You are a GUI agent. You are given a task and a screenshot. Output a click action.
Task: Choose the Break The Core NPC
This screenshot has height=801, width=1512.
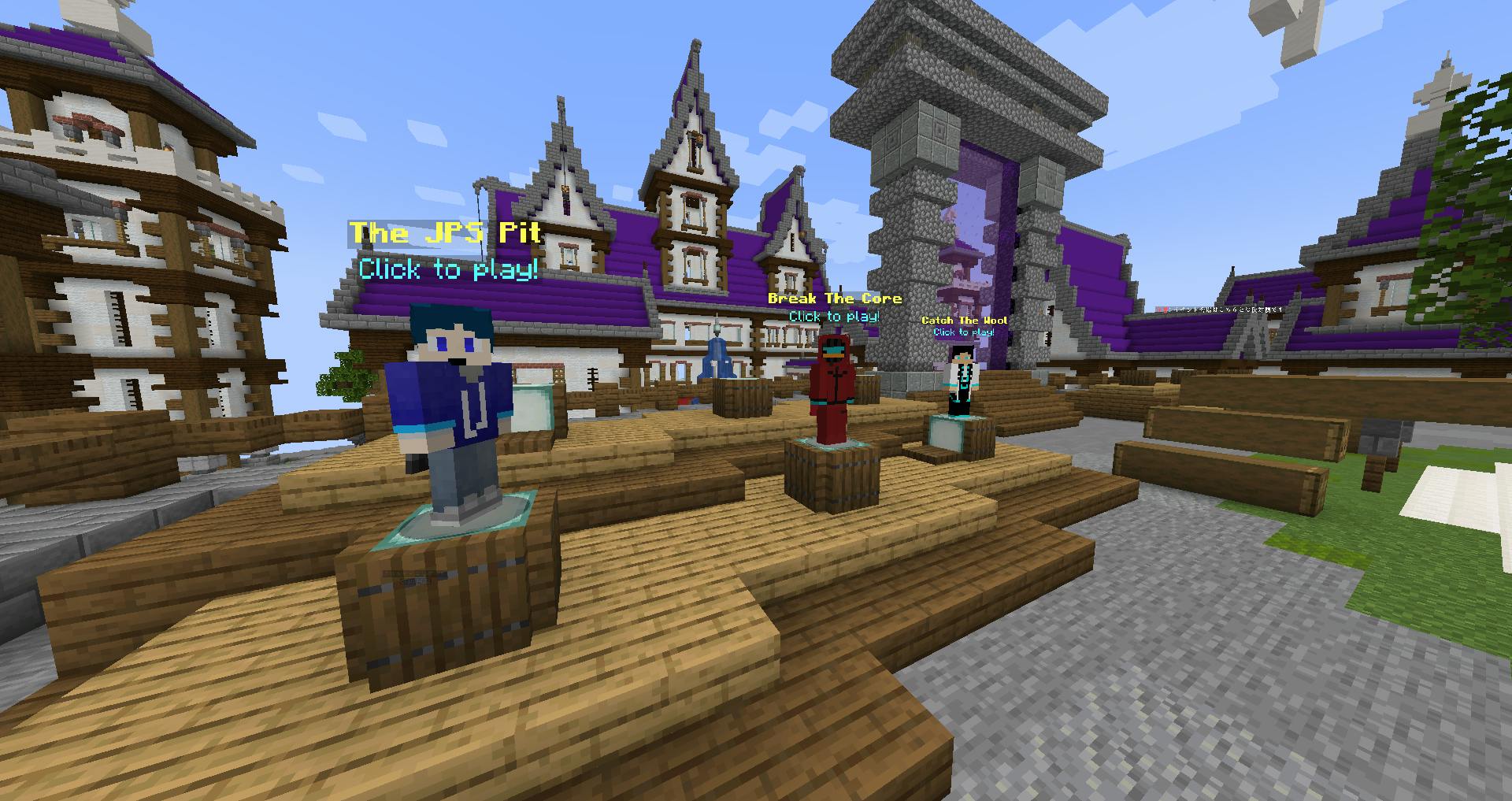(833, 388)
